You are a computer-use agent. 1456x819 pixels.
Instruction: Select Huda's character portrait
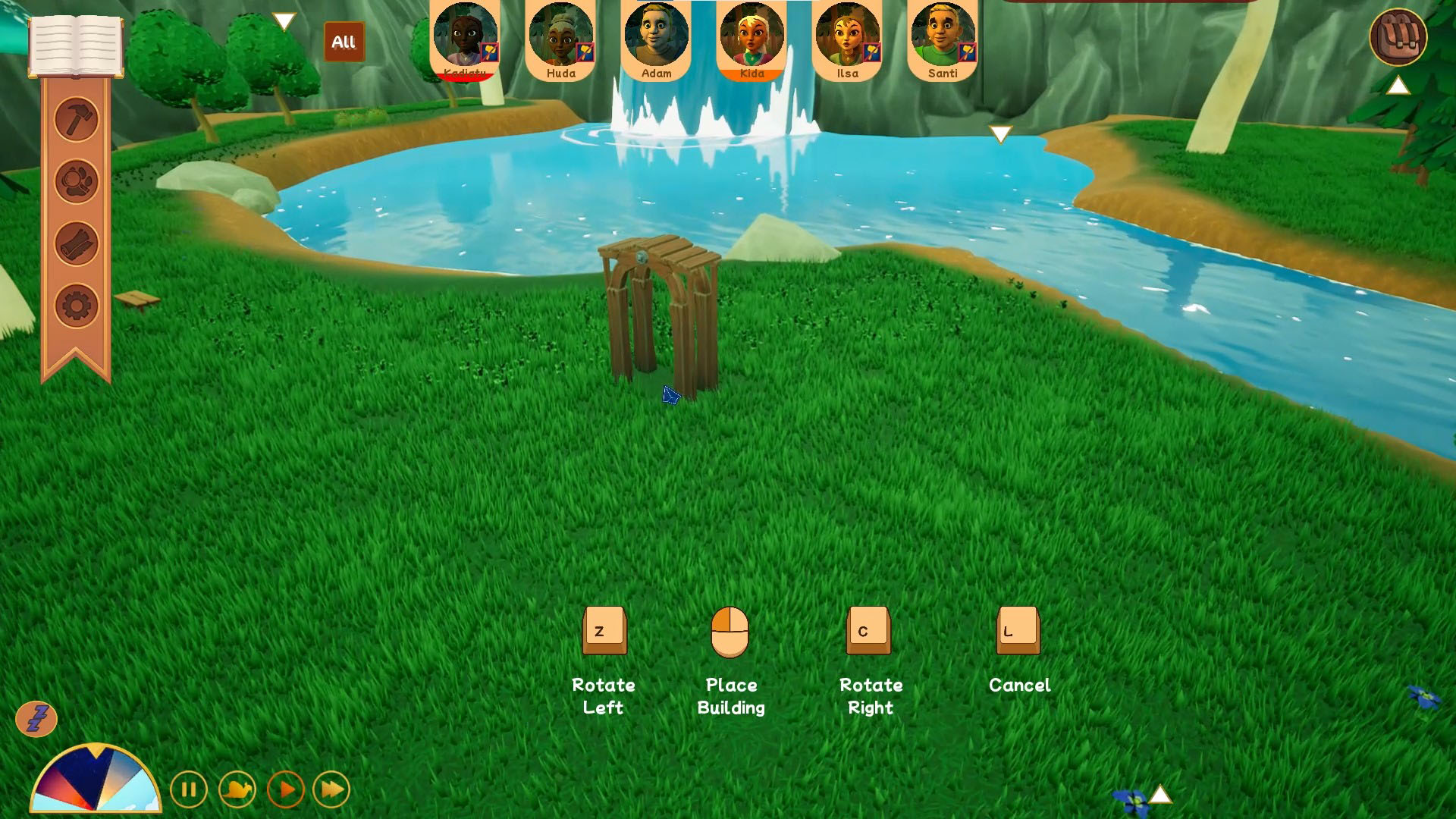pos(561,36)
